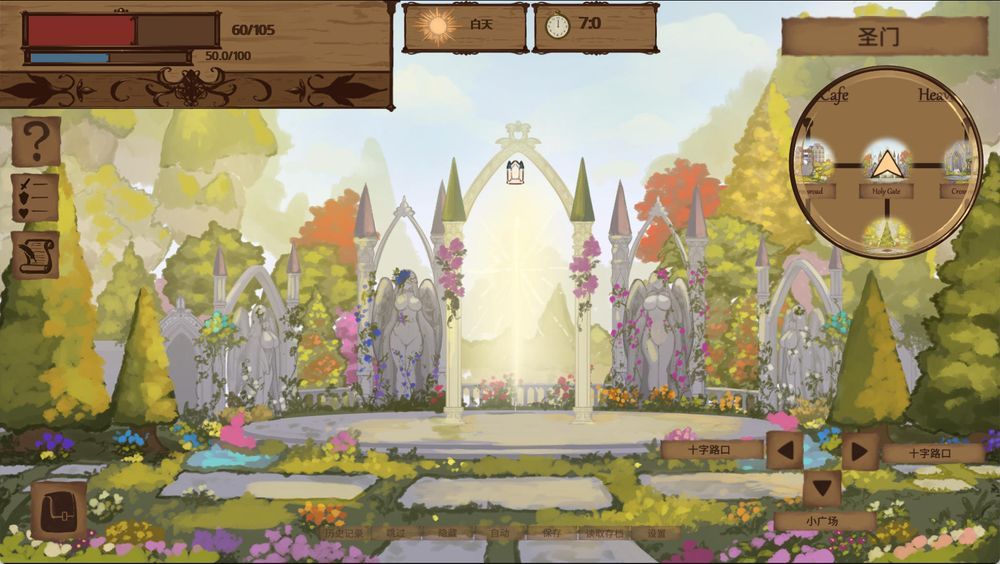This screenshot has width=1000, height=564.
Task: Toggle 自动 auto mode
Action: (x=500, y=533)
